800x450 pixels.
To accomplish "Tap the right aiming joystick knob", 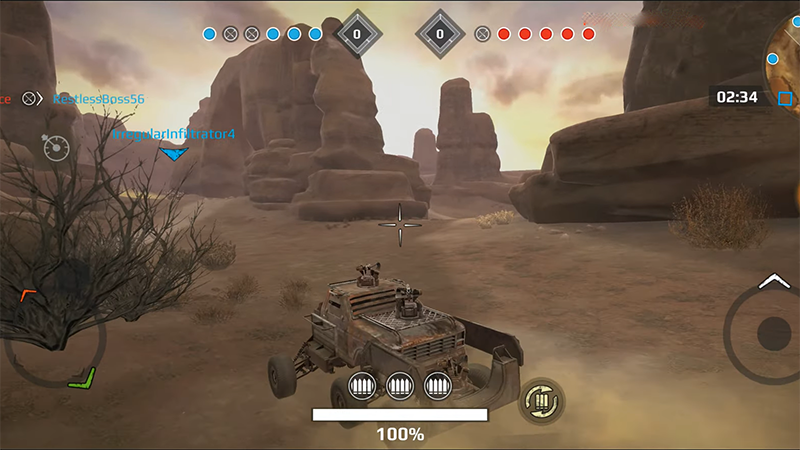I will pyautogui.click(x=773, y=333).
